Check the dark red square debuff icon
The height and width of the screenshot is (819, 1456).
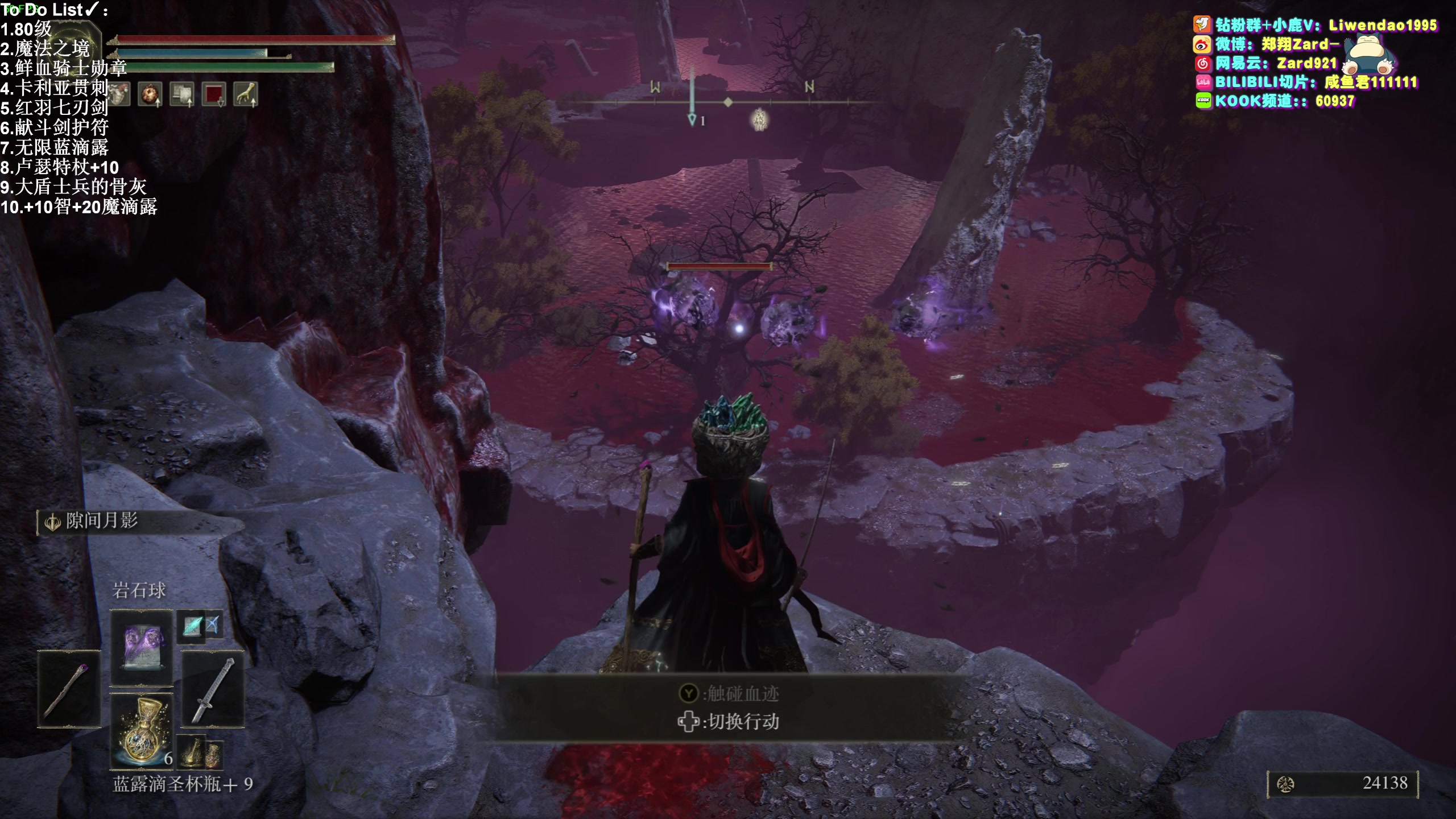pyautogui.click(x=214, y=94)
